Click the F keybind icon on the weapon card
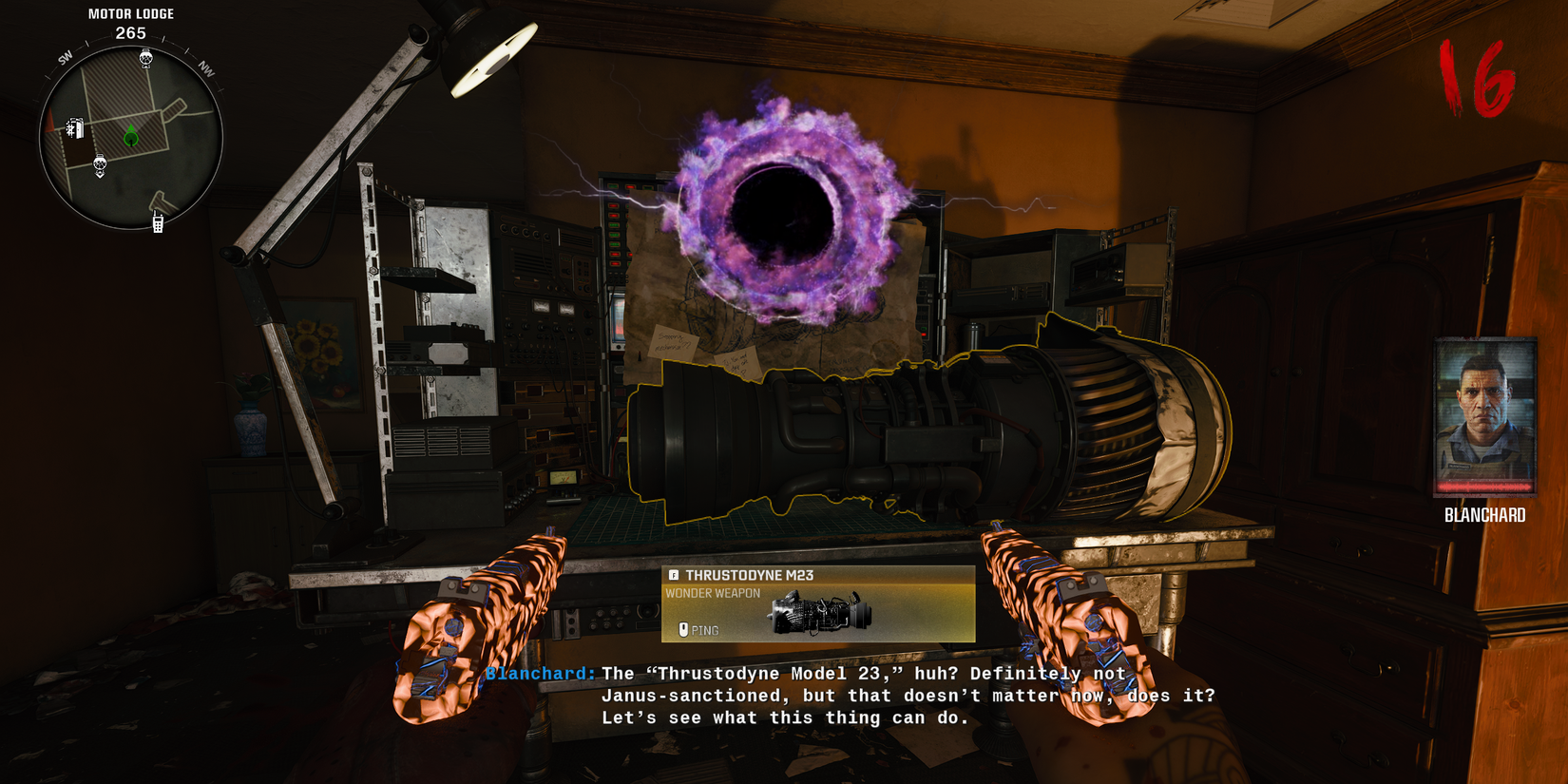Screen dimensions: 1568x784 pyautogui.click(x=675, y=574)
